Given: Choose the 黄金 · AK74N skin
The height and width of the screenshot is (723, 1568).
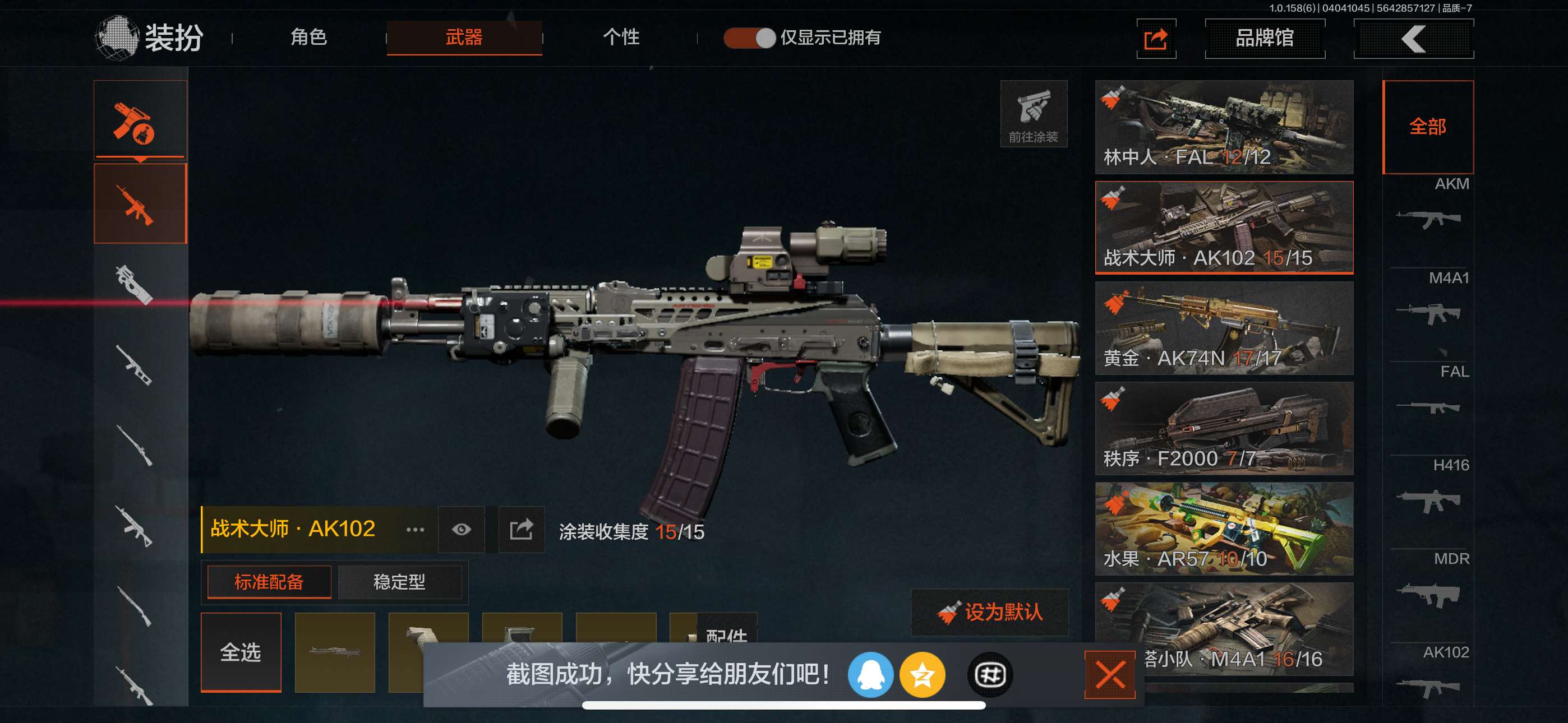Looking at the screenshot, I should pyautogui.click(x=1224, y=327).
